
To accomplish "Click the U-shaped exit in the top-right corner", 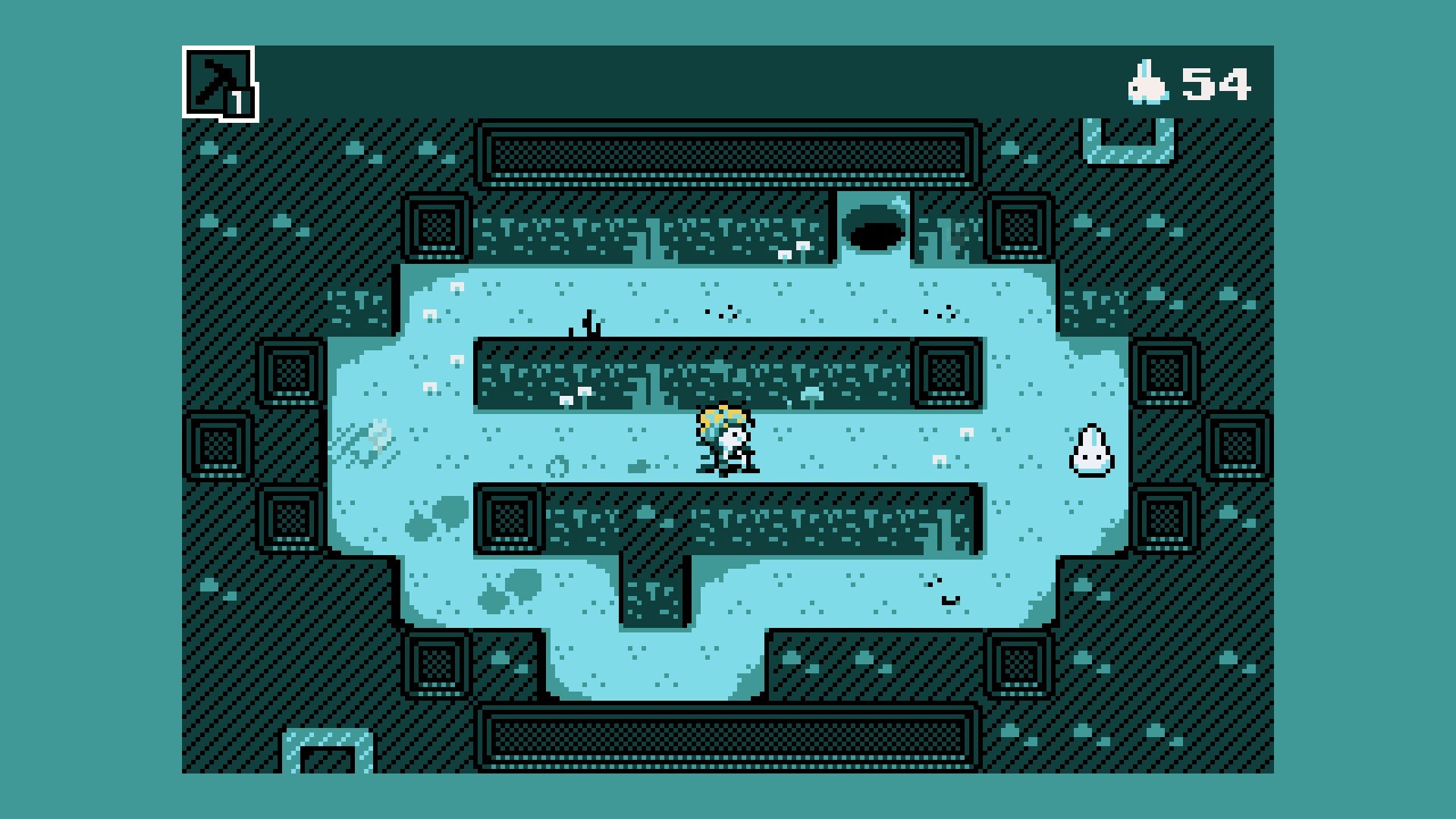I will [1128, 140].
